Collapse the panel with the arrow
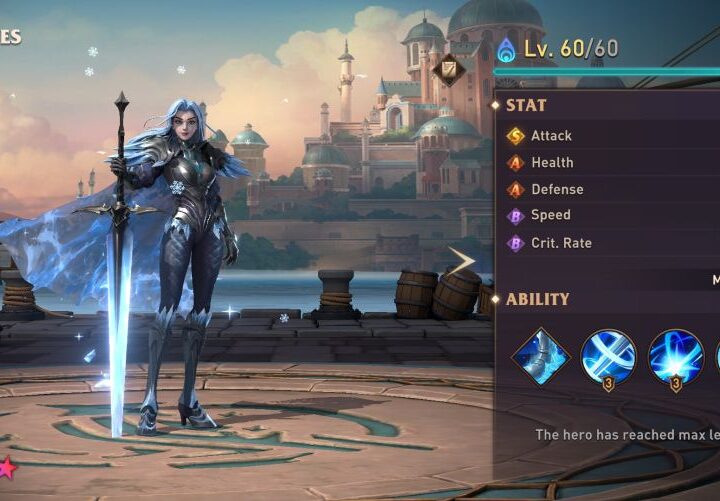This screenshot has height=501, width=720. tap(462, 262)
